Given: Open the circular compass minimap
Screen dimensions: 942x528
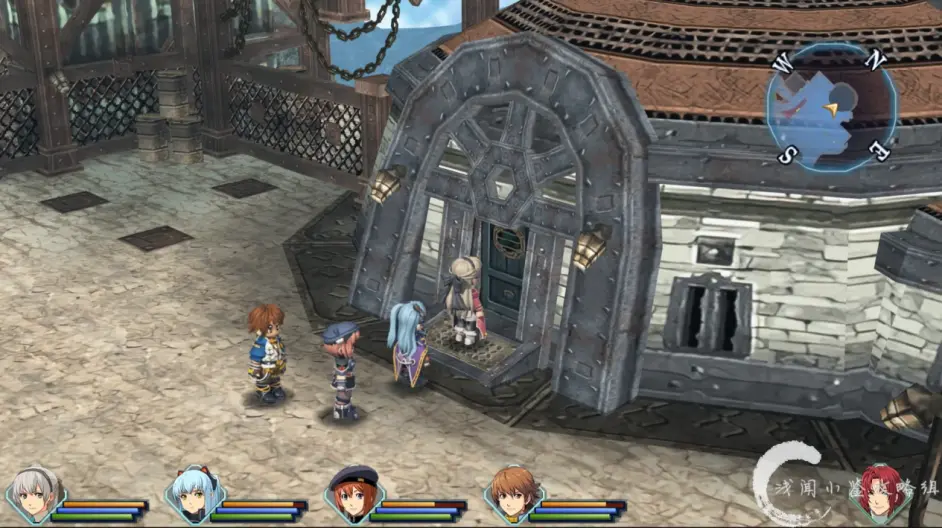Looking at the screenshot, I should (x=832, y=107).
